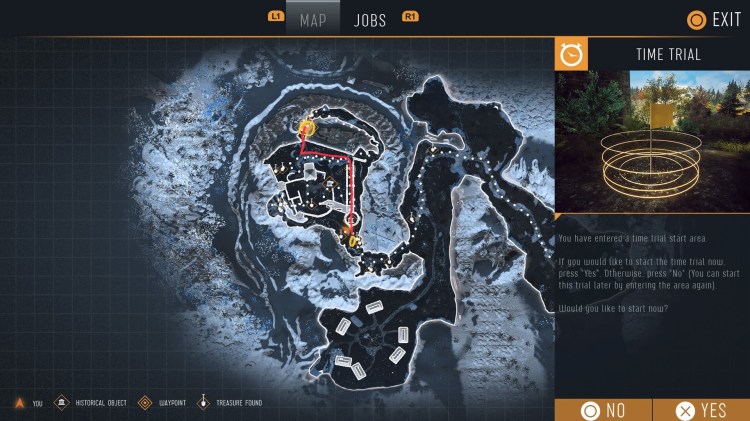Select the Map tab
This screenshot has width=750, height=421.
click(x=313, y=20)
